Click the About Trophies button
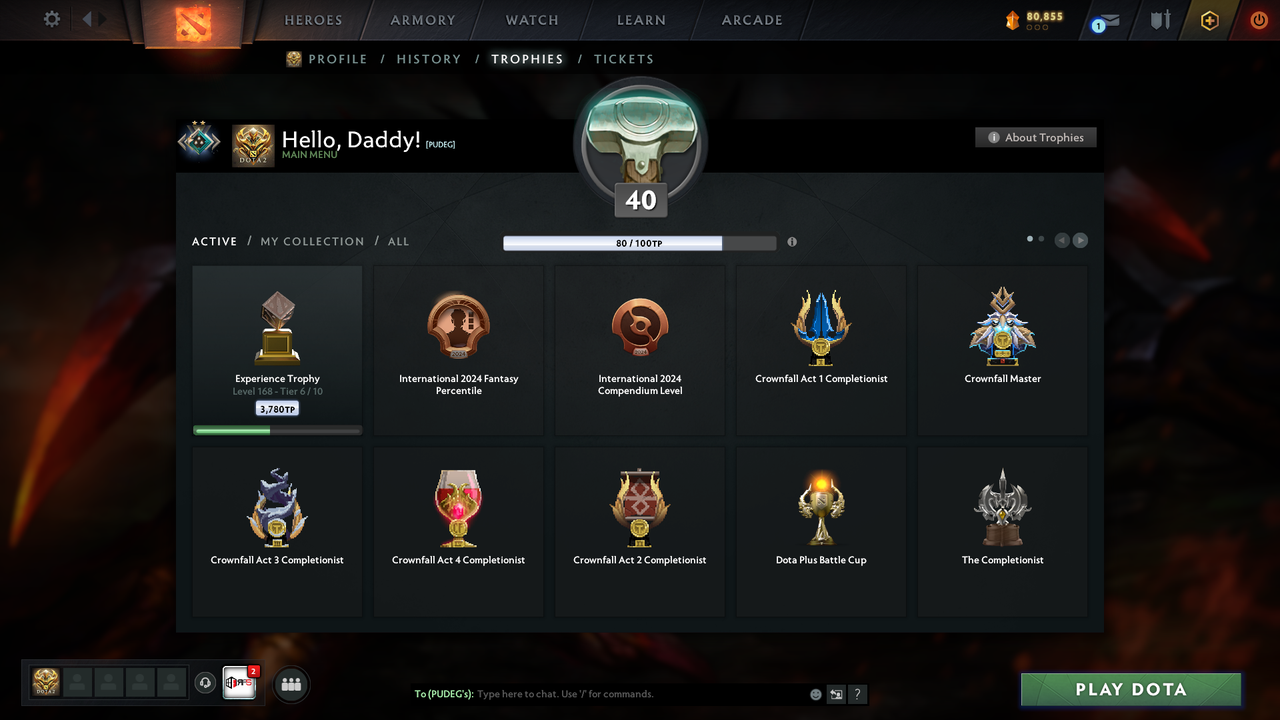 pyautogui.click(x=1035, y=137)
